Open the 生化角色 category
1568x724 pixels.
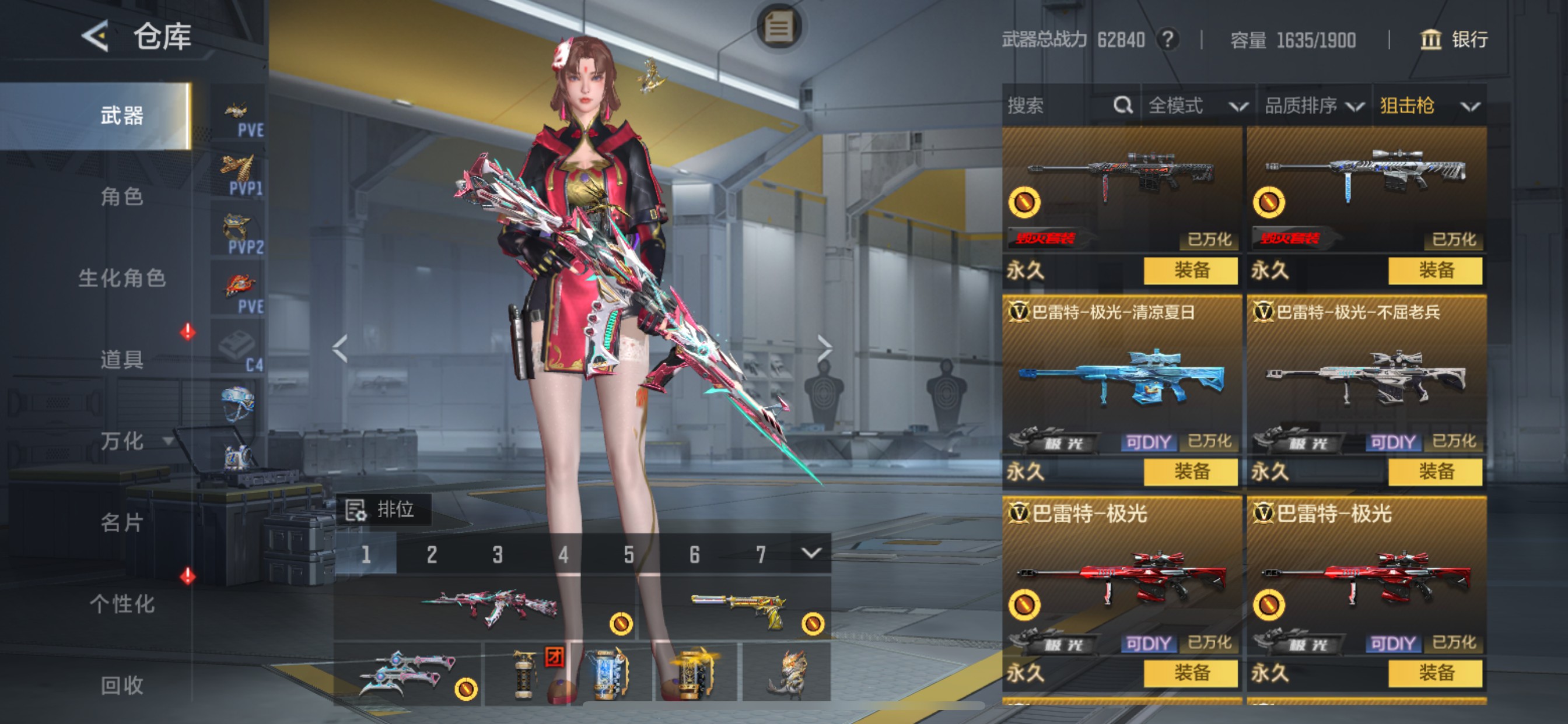coord(122,278)
